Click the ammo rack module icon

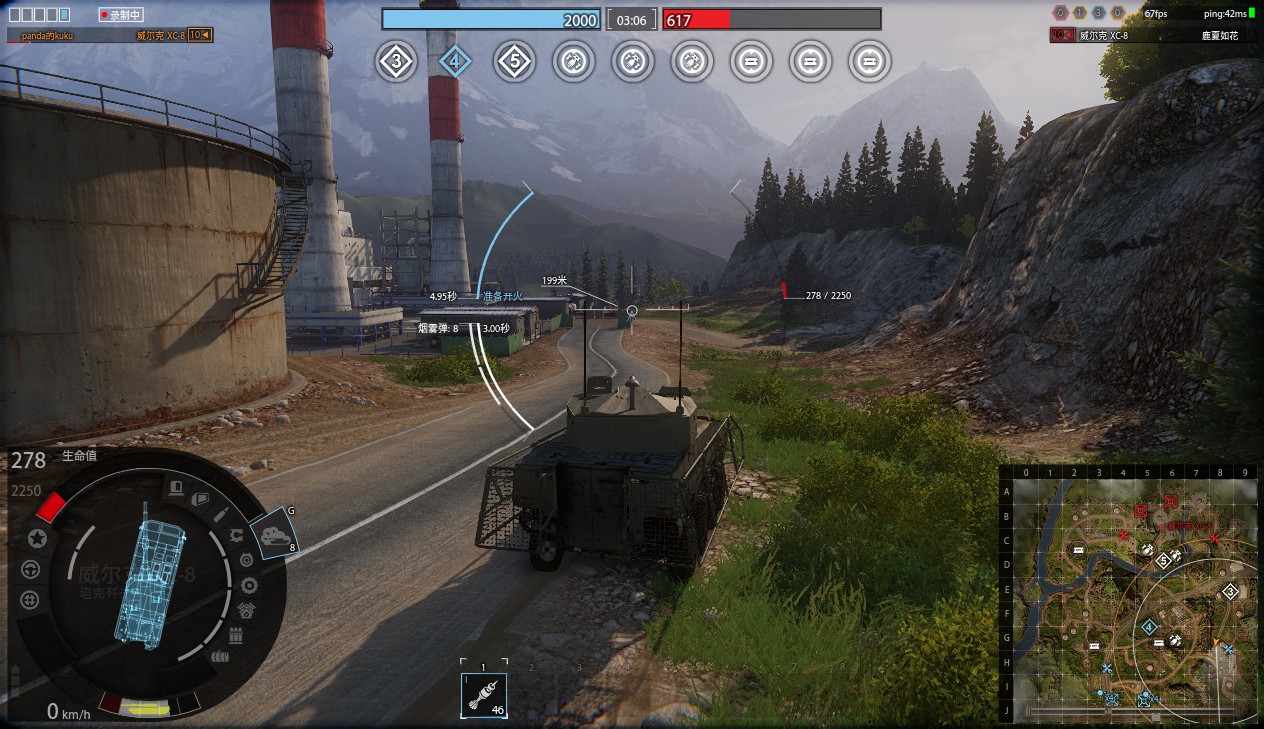pyautogui.click(x=237, y=635)
